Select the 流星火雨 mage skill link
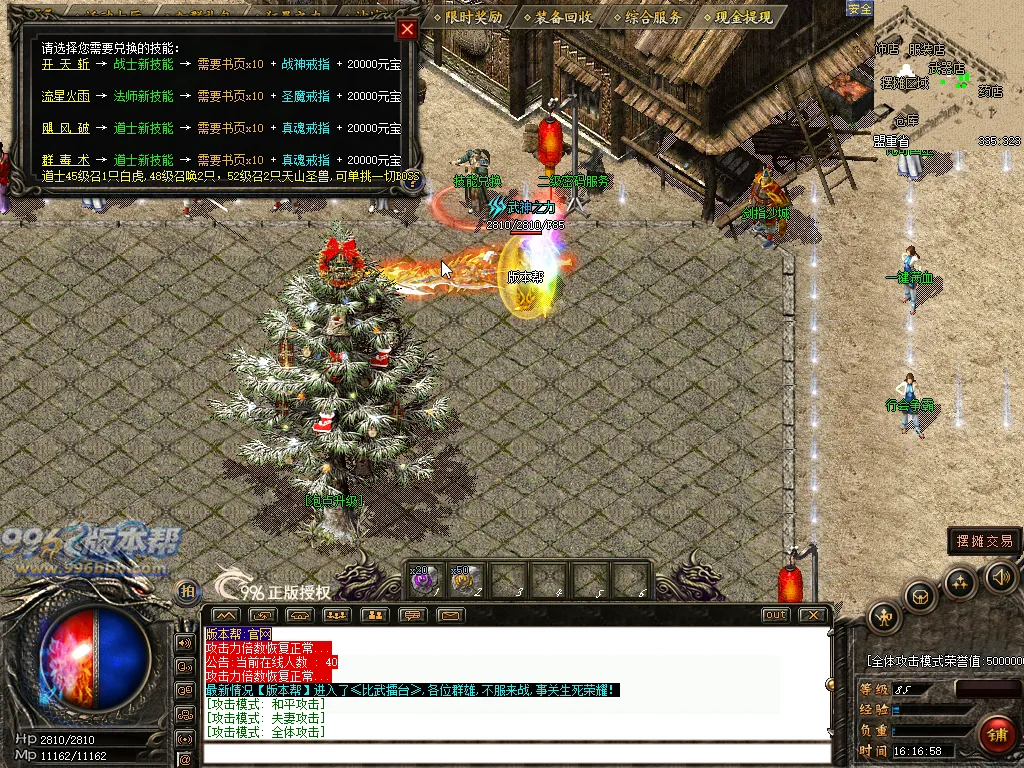This screenshot has width=1024, height=768. click(x=66, y=96)
